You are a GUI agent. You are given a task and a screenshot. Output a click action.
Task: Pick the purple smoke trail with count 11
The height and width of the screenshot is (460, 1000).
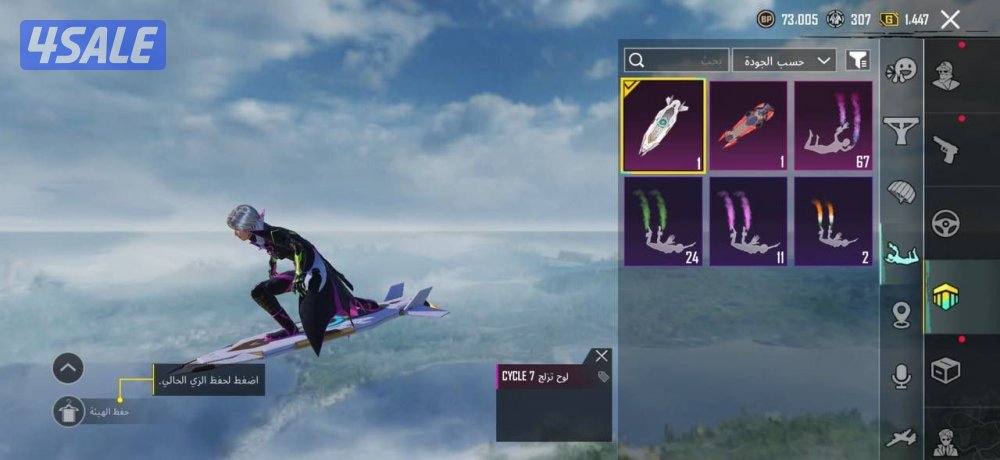(748, 221)
